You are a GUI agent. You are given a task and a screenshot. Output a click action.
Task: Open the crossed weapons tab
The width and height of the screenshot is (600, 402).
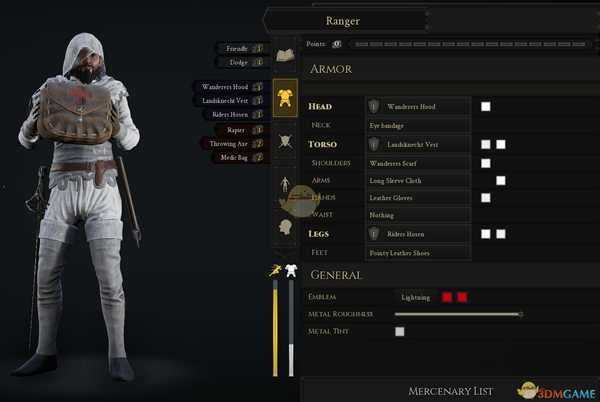click(285, 141)
